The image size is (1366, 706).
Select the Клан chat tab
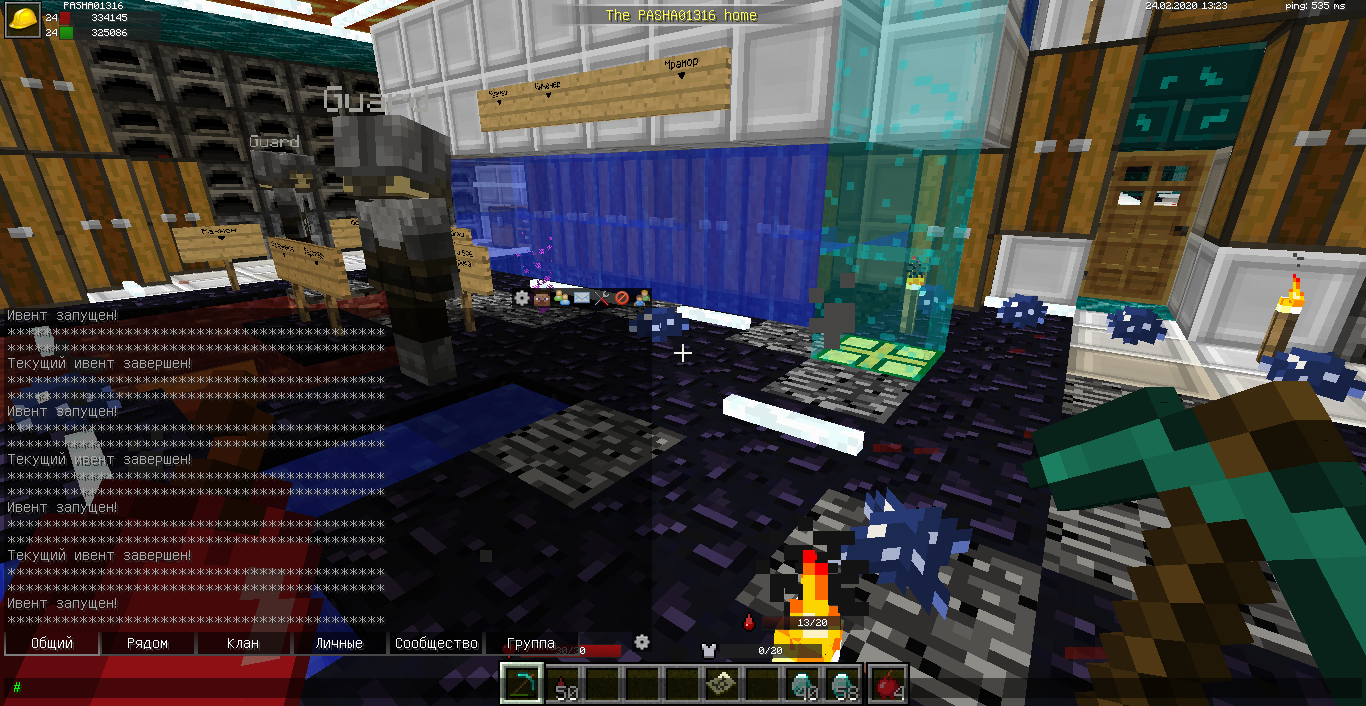[243, 643]
